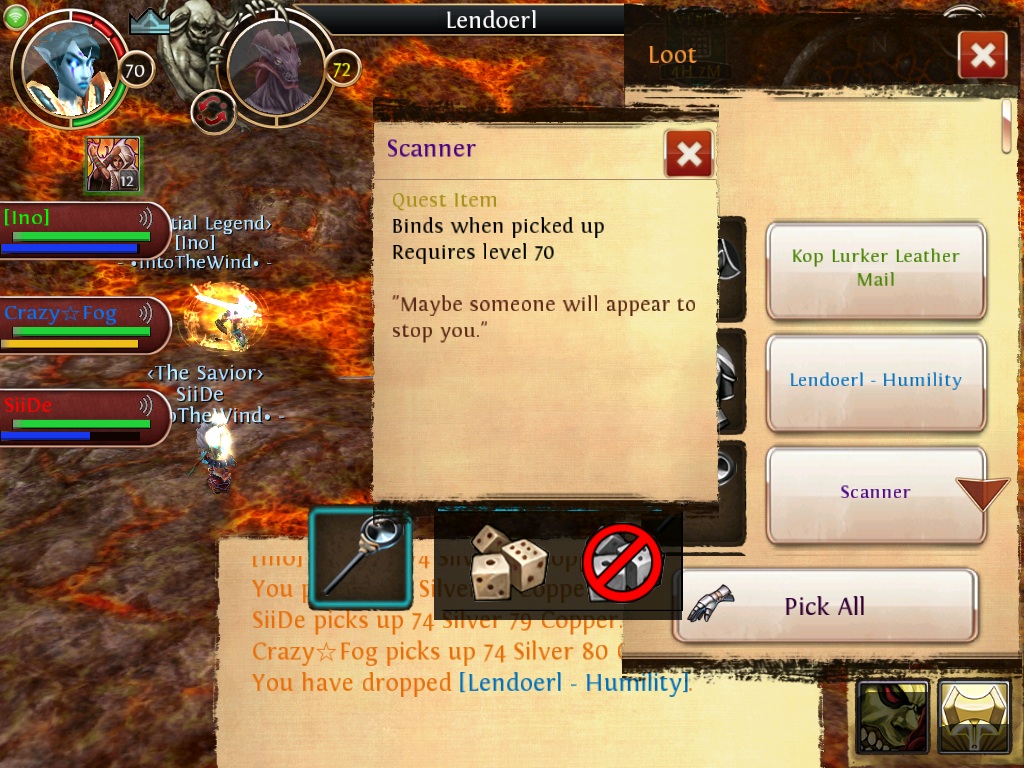Tap the red circular swap target button
The image size is (1024, 768).
pyautogui.click(x=212, y=111)
